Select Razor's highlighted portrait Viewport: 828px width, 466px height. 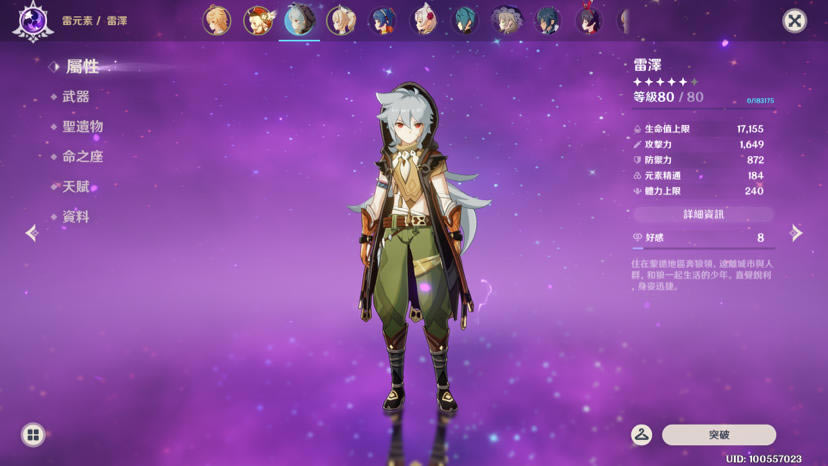(299, 20)
